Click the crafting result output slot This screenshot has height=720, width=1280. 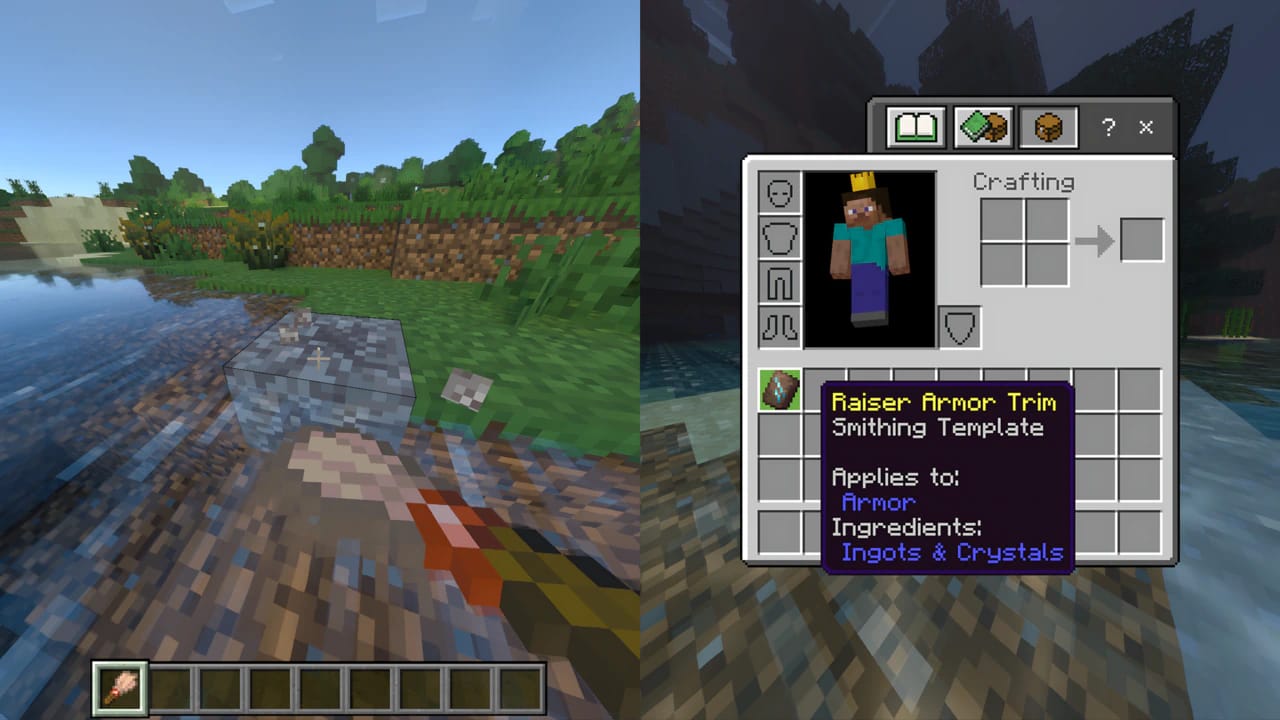coord(1143,239)
